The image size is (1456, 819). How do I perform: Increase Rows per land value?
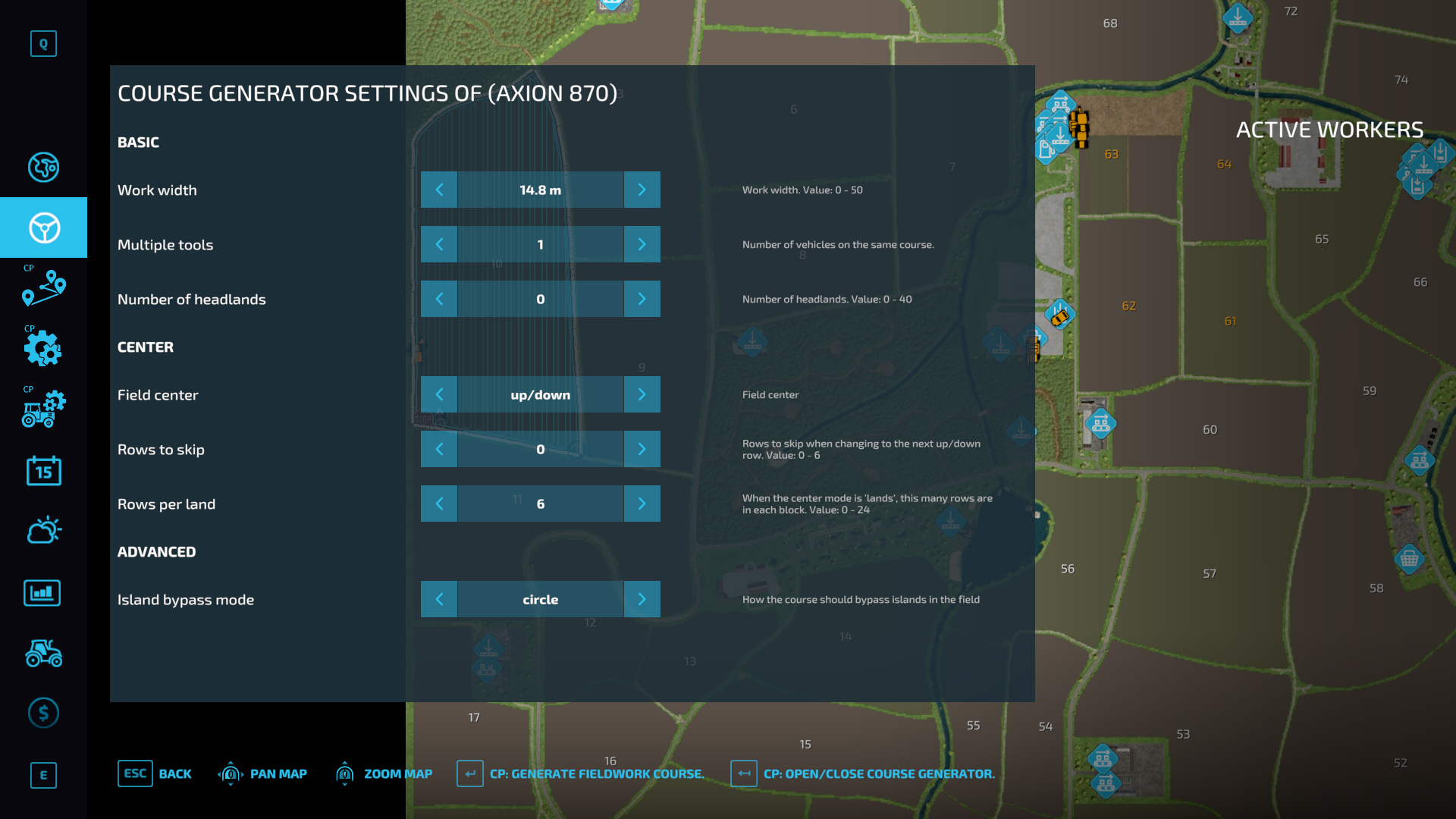[x=642, y=504]
